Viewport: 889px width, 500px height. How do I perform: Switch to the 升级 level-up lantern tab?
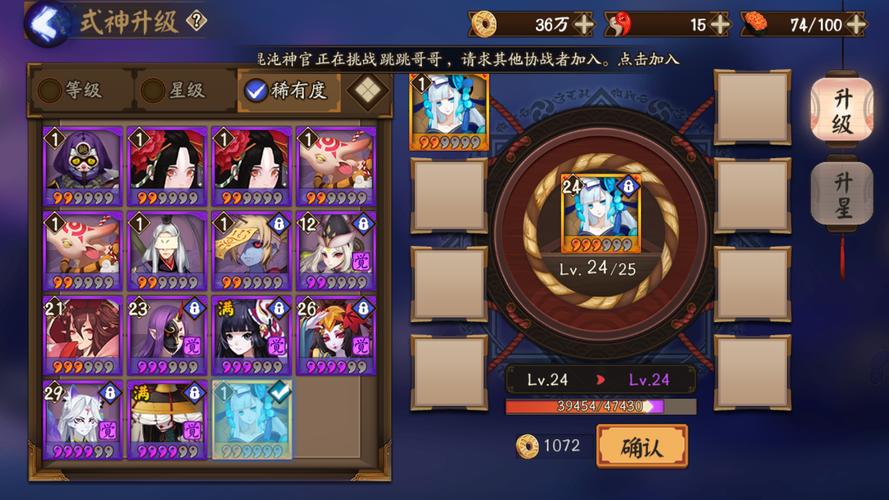[841, 111]
